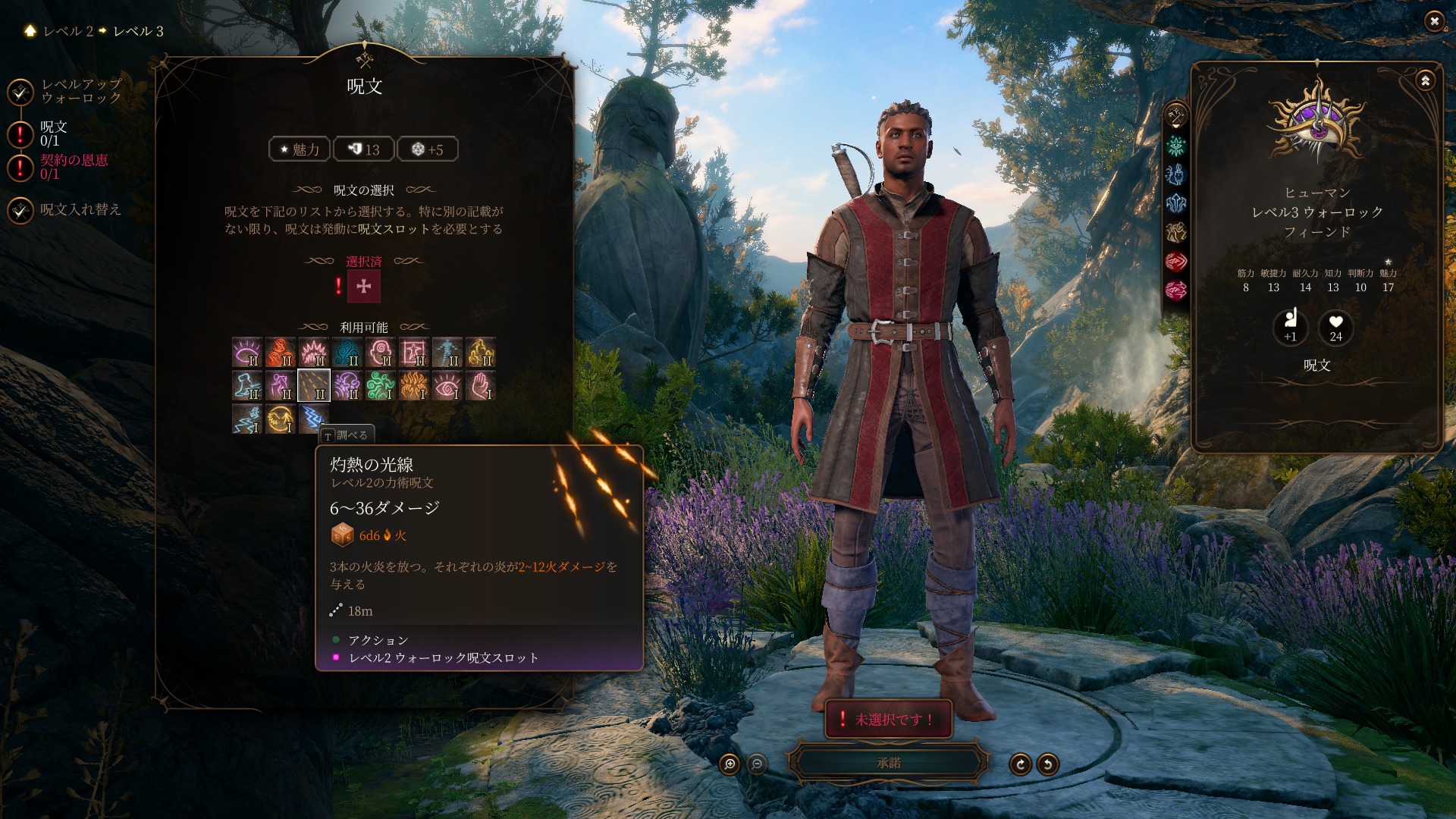Pick the teal swirling cloud spell
1456x819 pixels.
(347, 352)
